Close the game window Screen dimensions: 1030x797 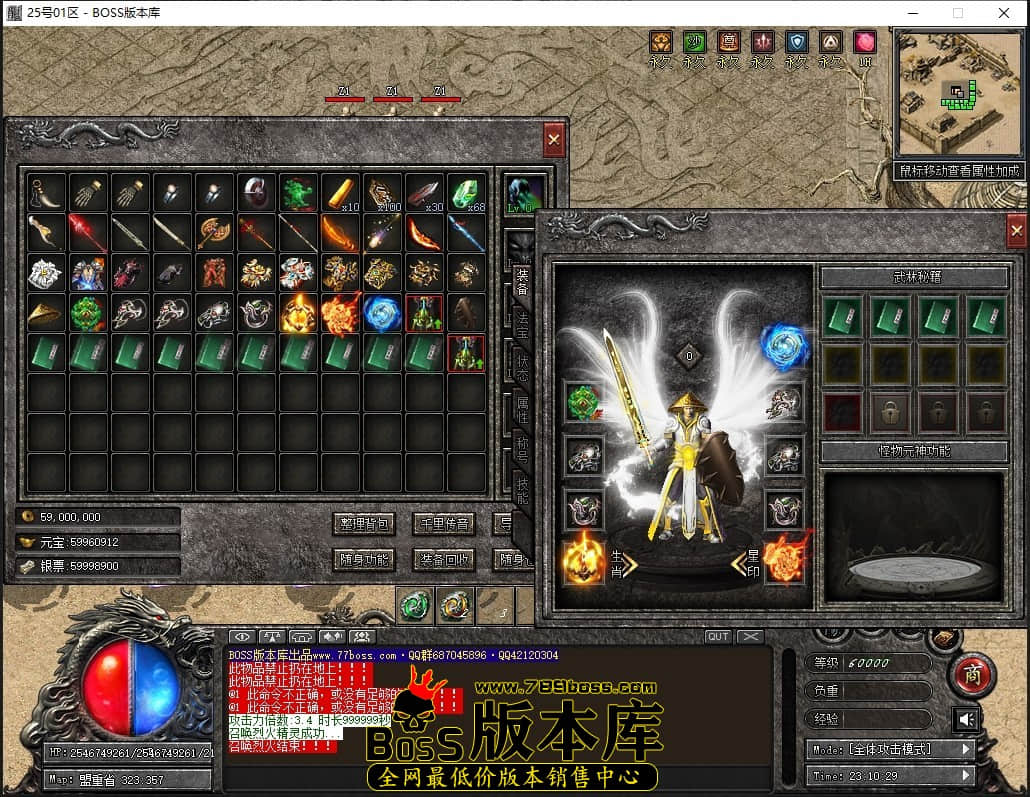(1004, 13)
